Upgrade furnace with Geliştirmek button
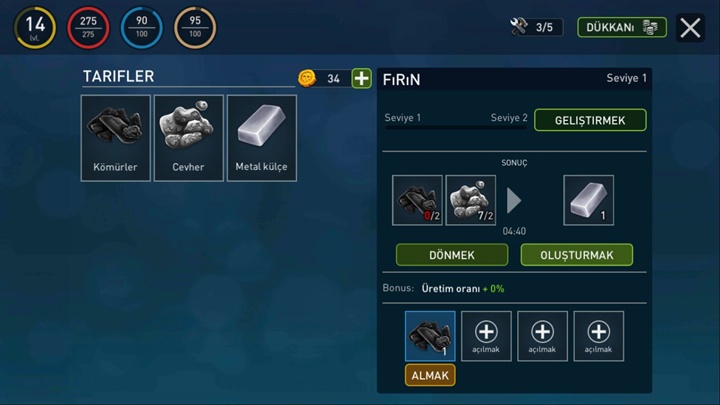The image size is (720, 405). [590, 120]
